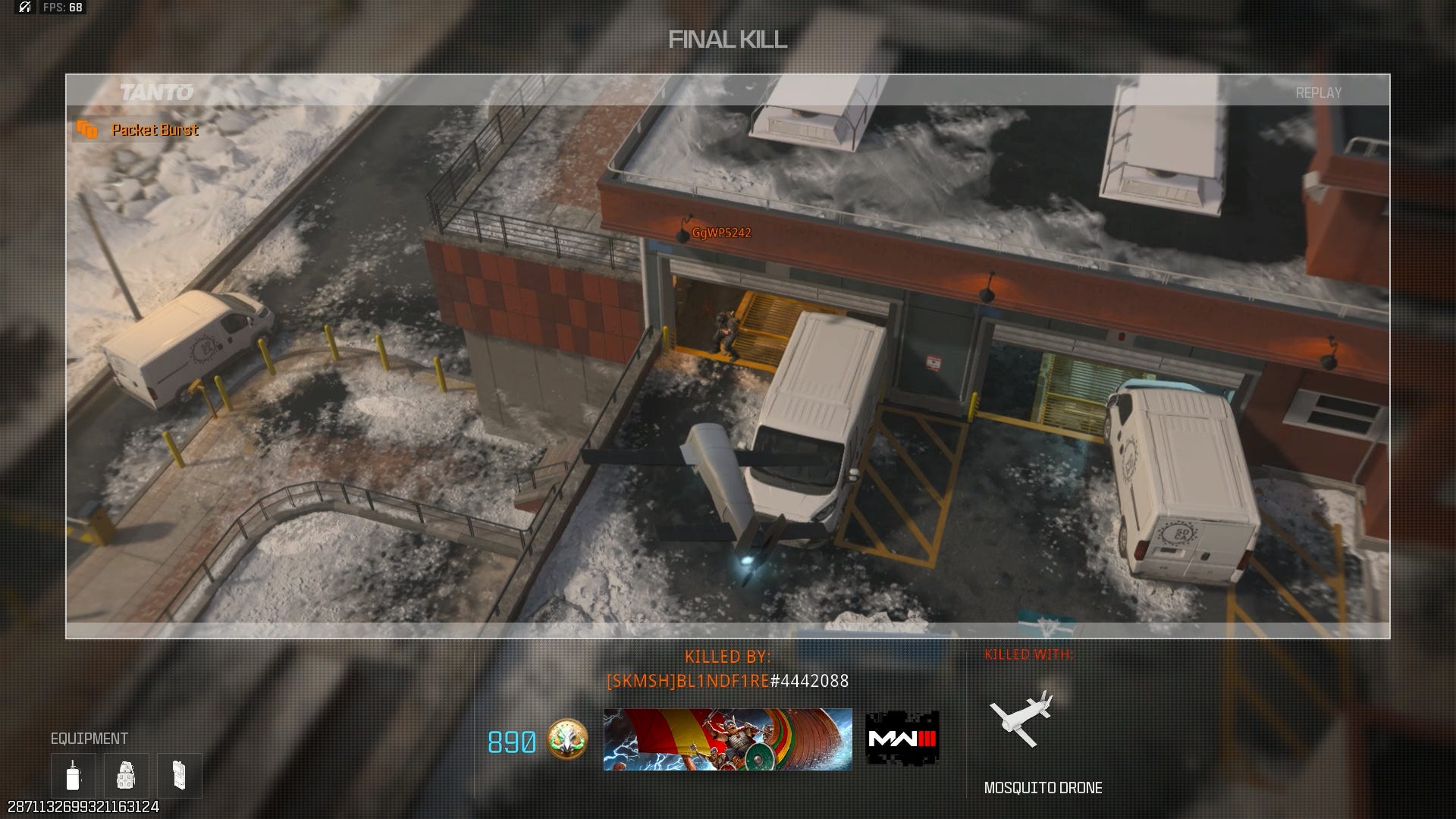
Task: View killer BL1NDF1RE's player name
Action: click(x=727, y=681)
